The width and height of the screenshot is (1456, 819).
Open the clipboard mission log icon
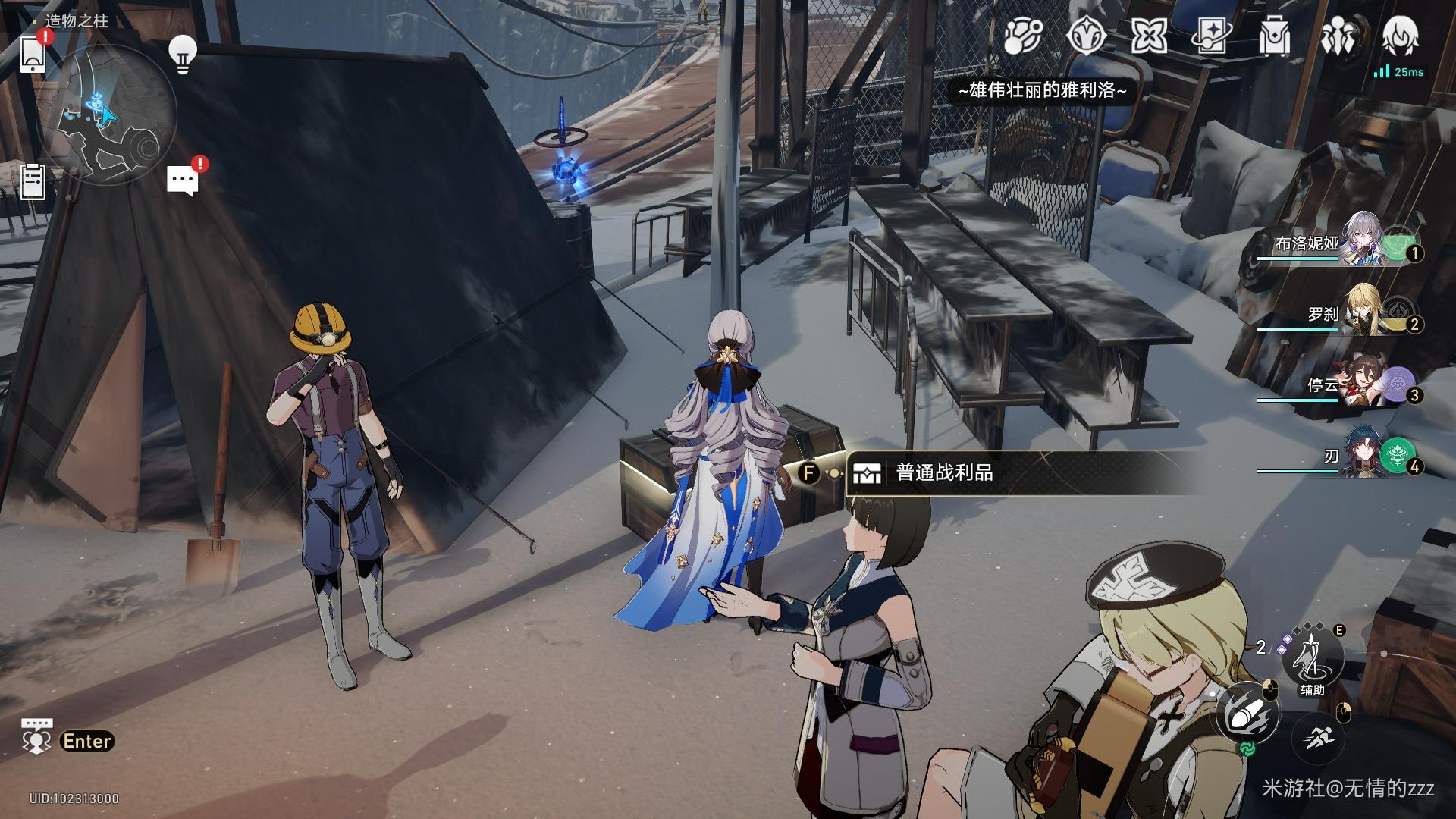33,182
